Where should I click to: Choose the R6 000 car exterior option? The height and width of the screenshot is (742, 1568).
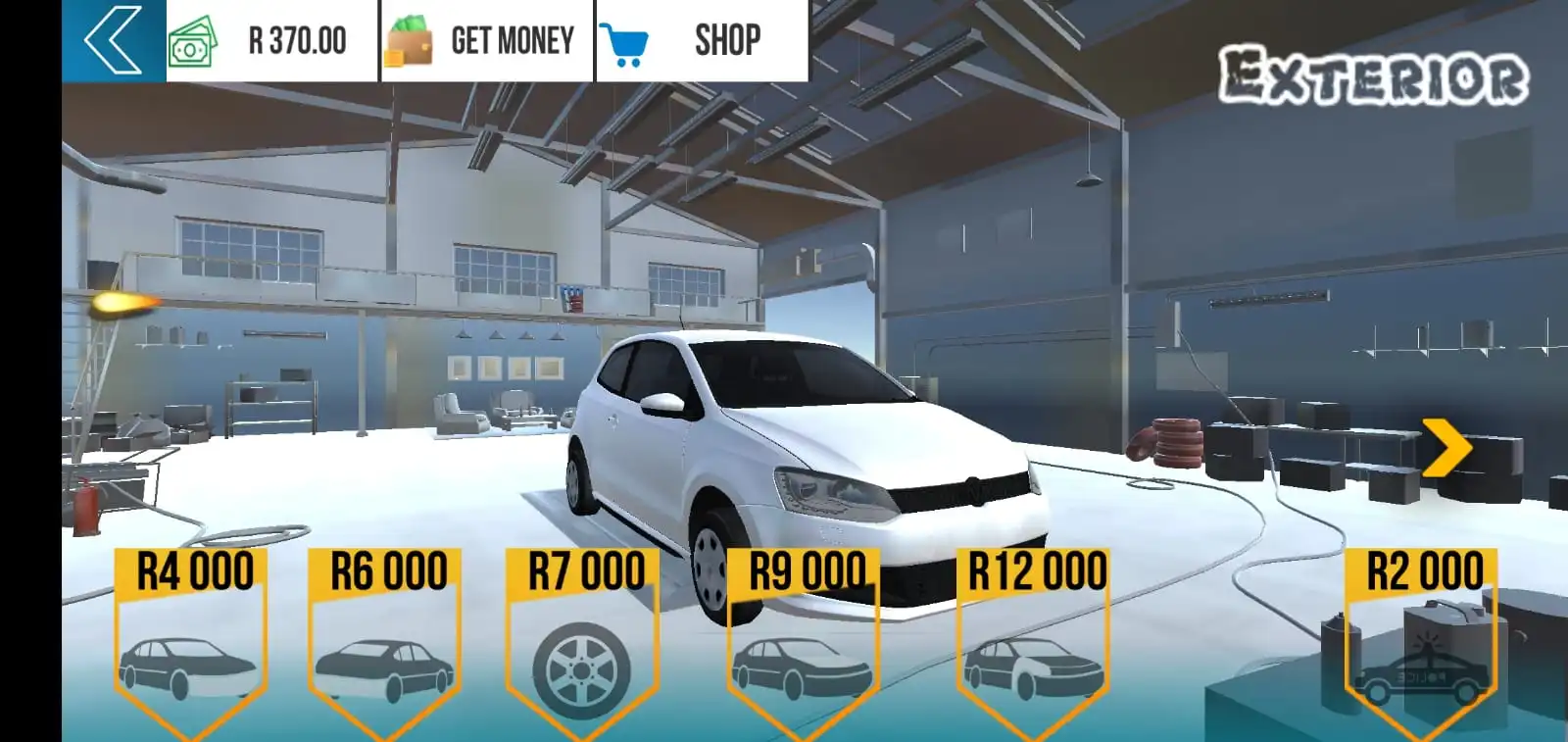[x=384, y=642]
